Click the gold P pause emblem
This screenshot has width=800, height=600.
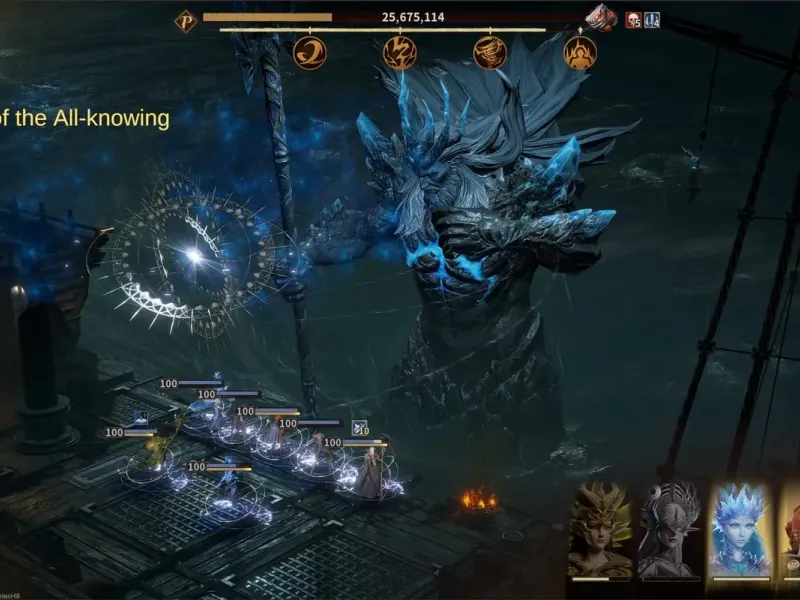(185, 20)
